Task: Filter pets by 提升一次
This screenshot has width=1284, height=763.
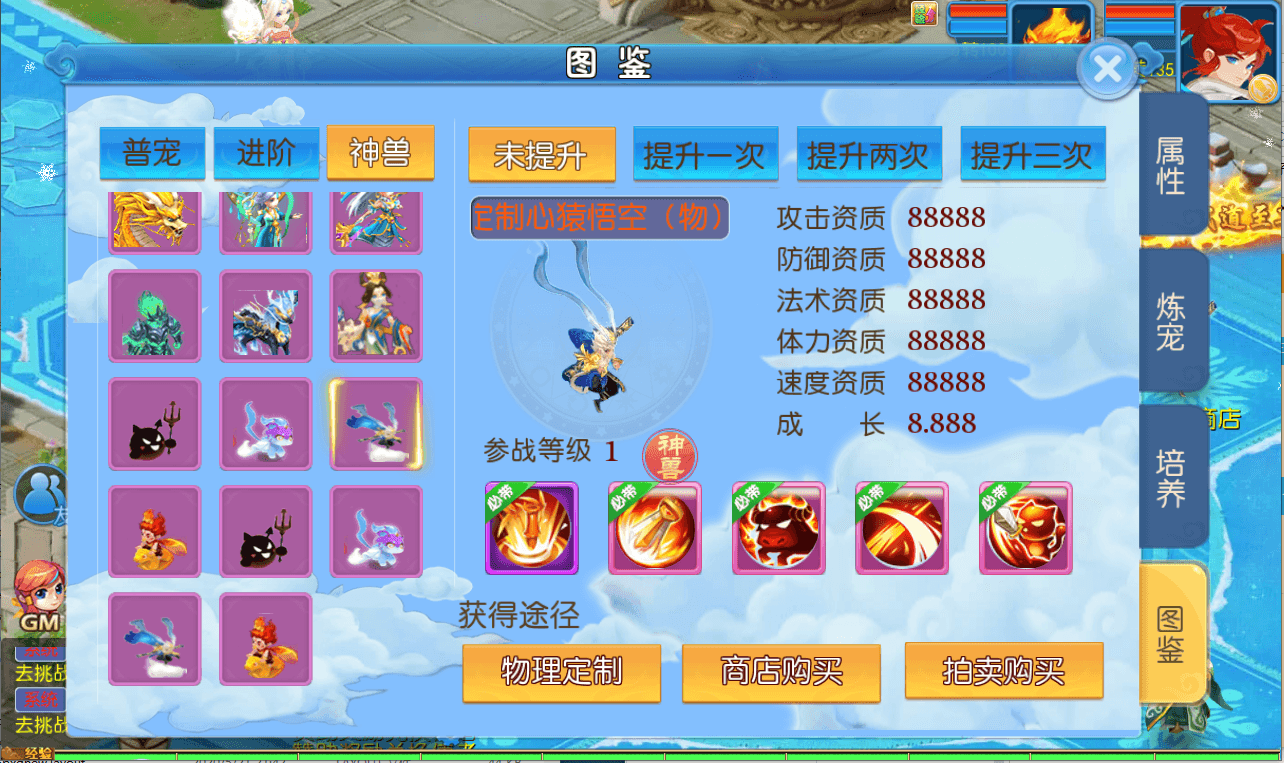Action: (x=705, y=155)
